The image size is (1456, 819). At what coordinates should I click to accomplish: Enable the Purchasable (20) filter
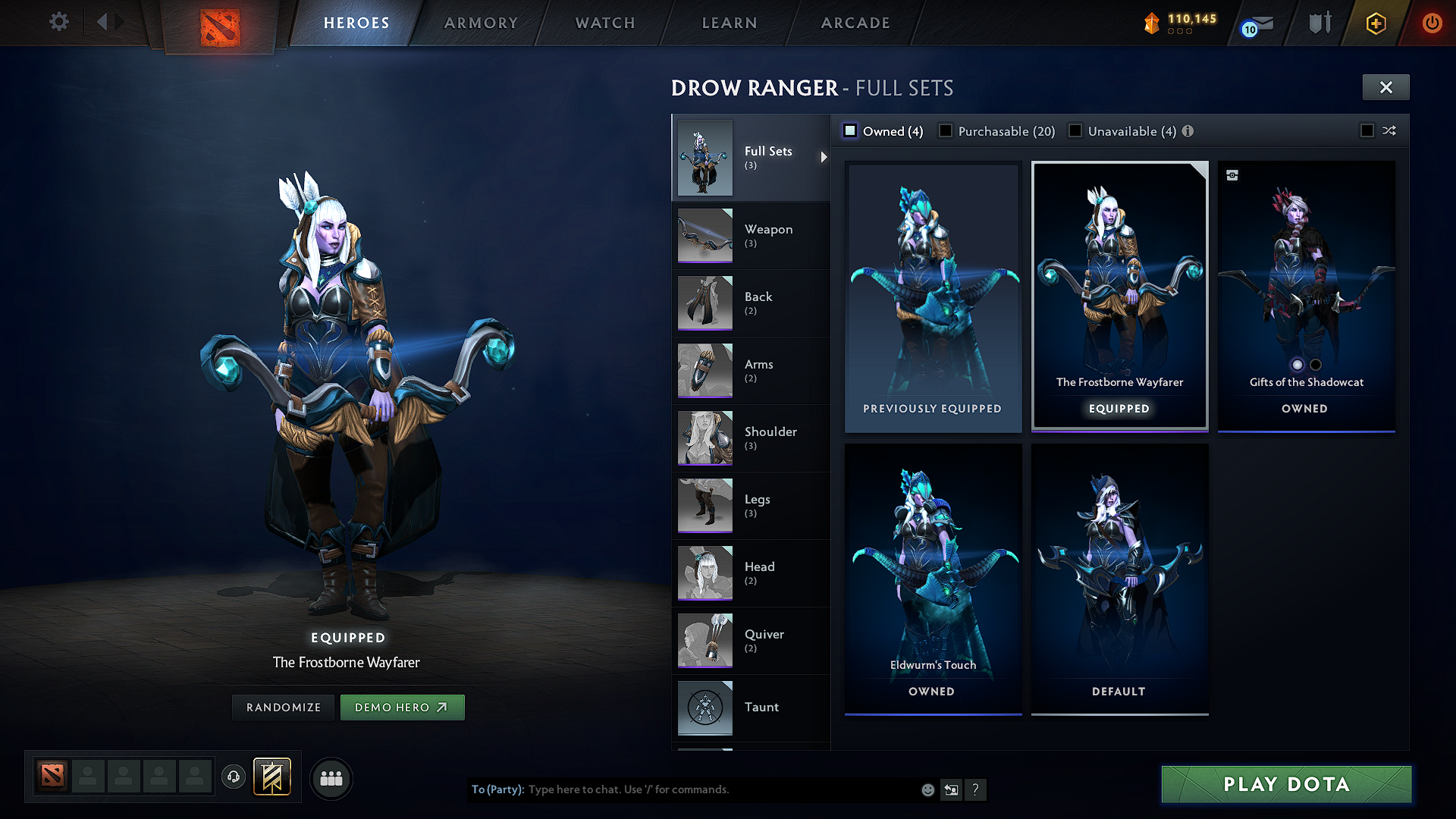pos(945,130)
